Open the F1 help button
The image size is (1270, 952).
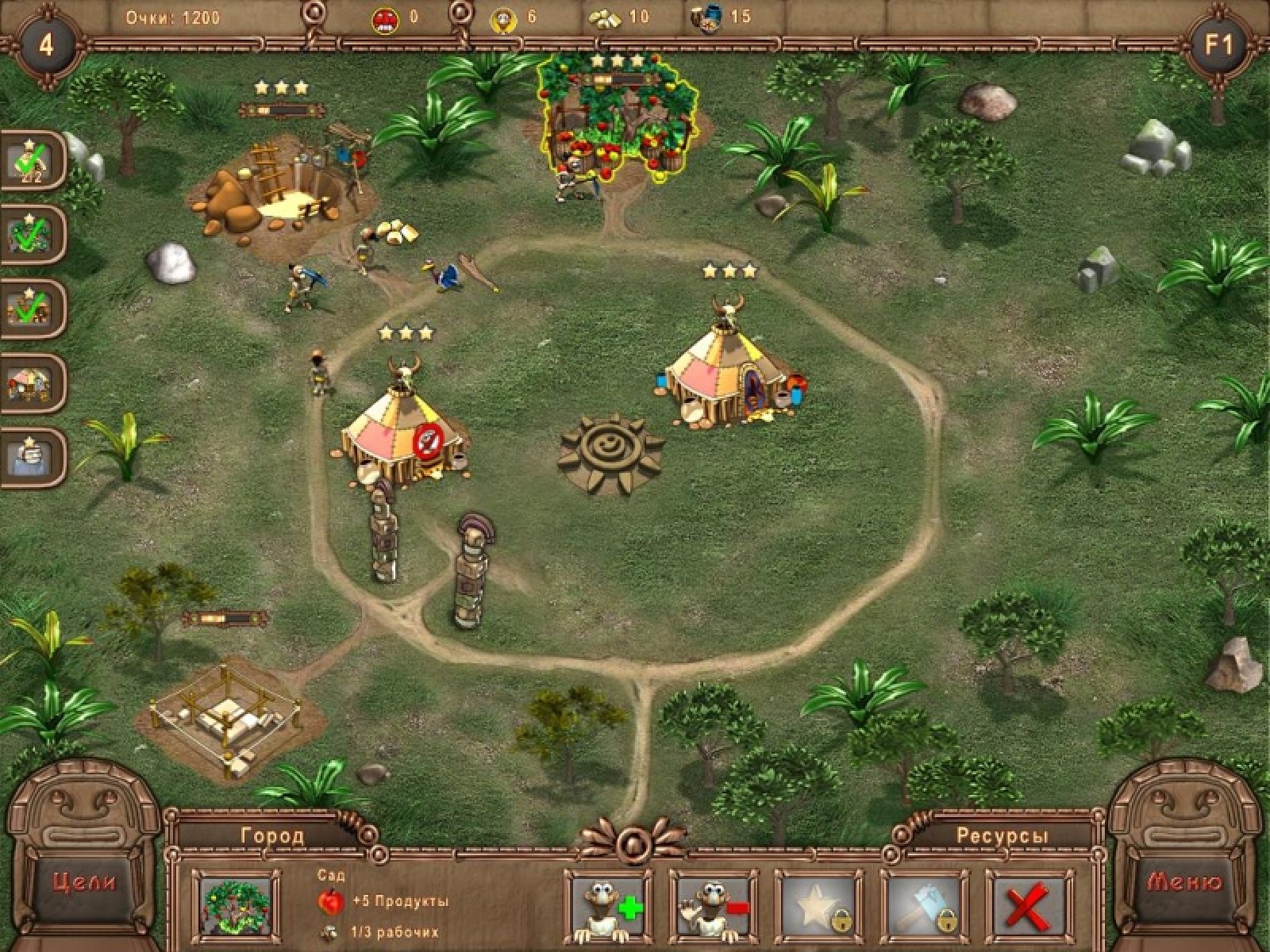click(1219, 44)
